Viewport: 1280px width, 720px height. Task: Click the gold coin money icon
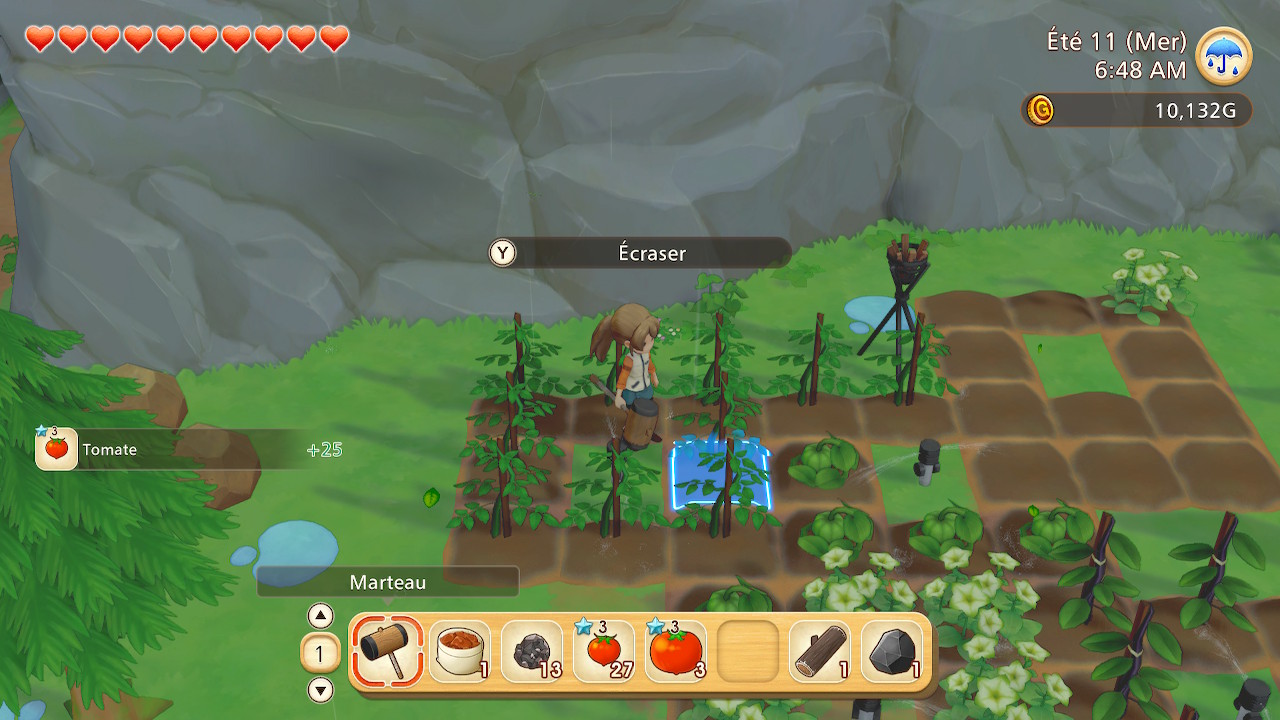(x=1040, y=110)
